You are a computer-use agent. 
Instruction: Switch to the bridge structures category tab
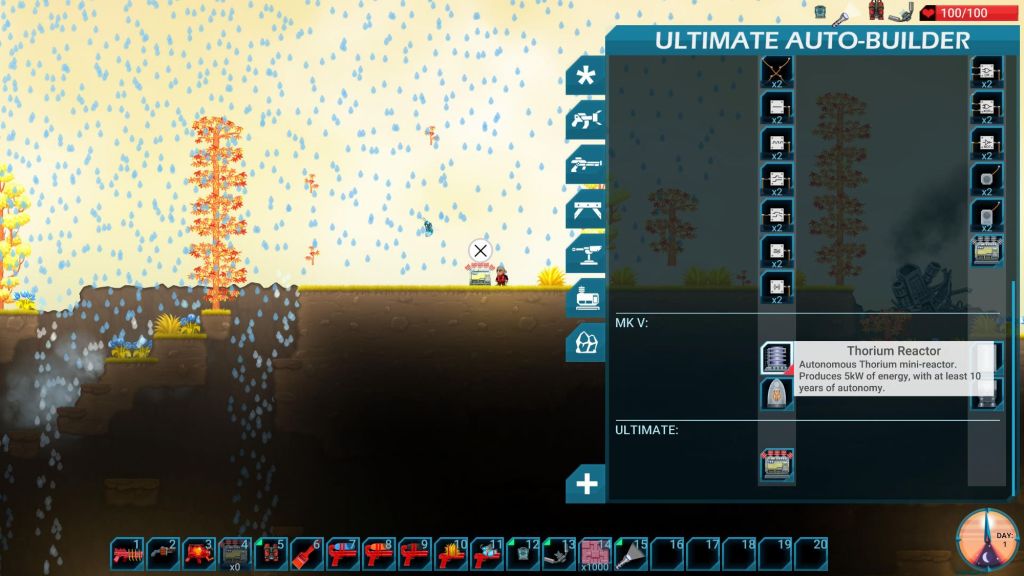(586, 210)
